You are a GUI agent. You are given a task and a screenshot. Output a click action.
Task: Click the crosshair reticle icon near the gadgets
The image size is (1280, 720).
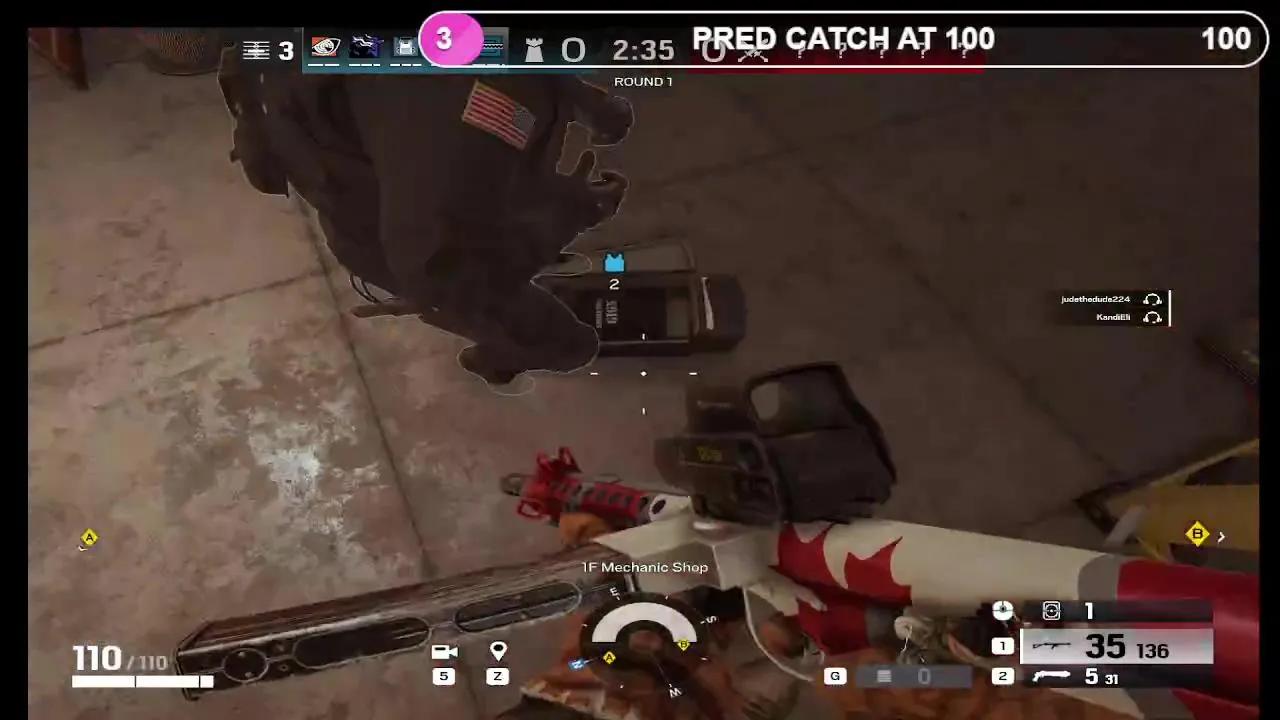coord(1002,610)
